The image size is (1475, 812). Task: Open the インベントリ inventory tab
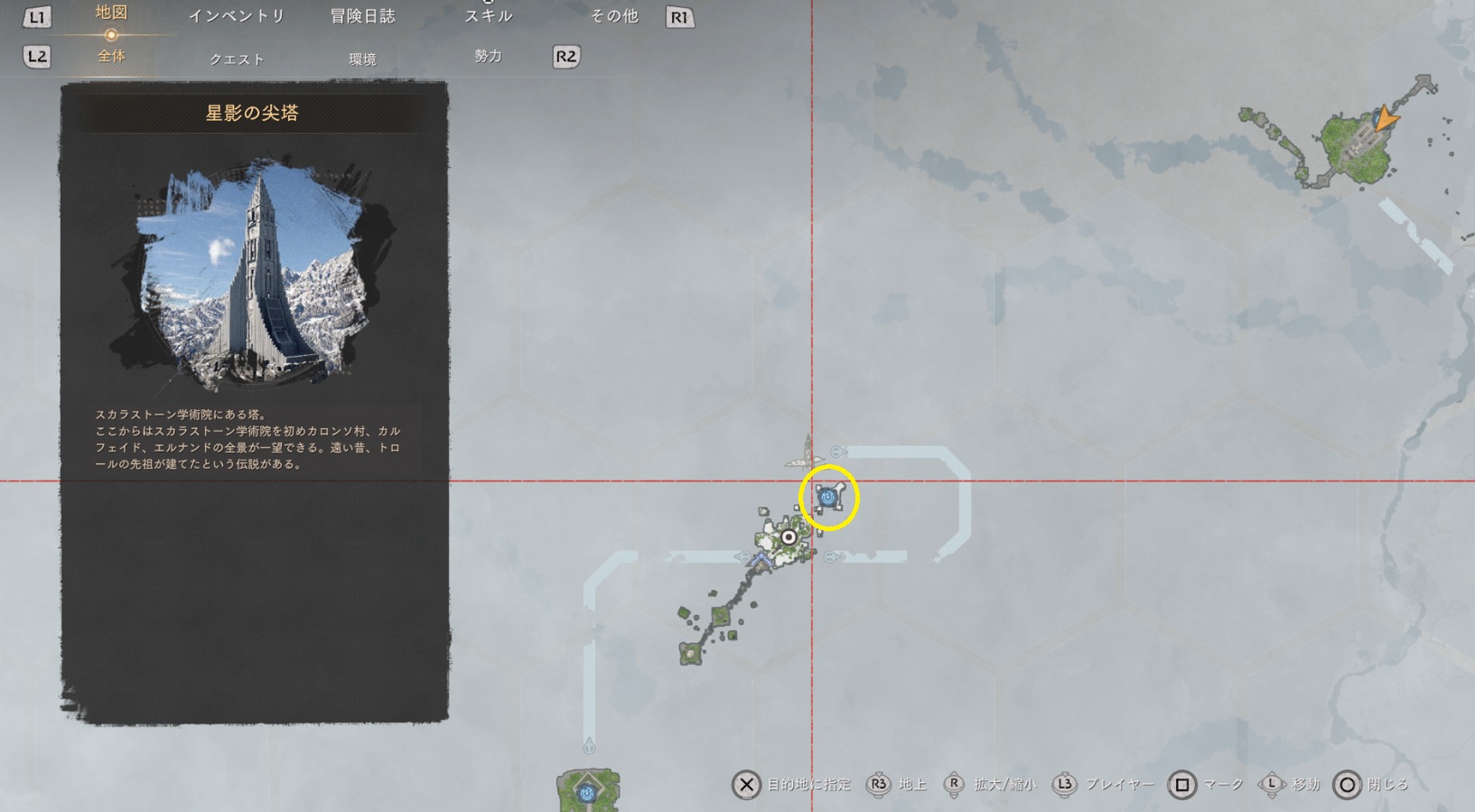click(237, 16)
